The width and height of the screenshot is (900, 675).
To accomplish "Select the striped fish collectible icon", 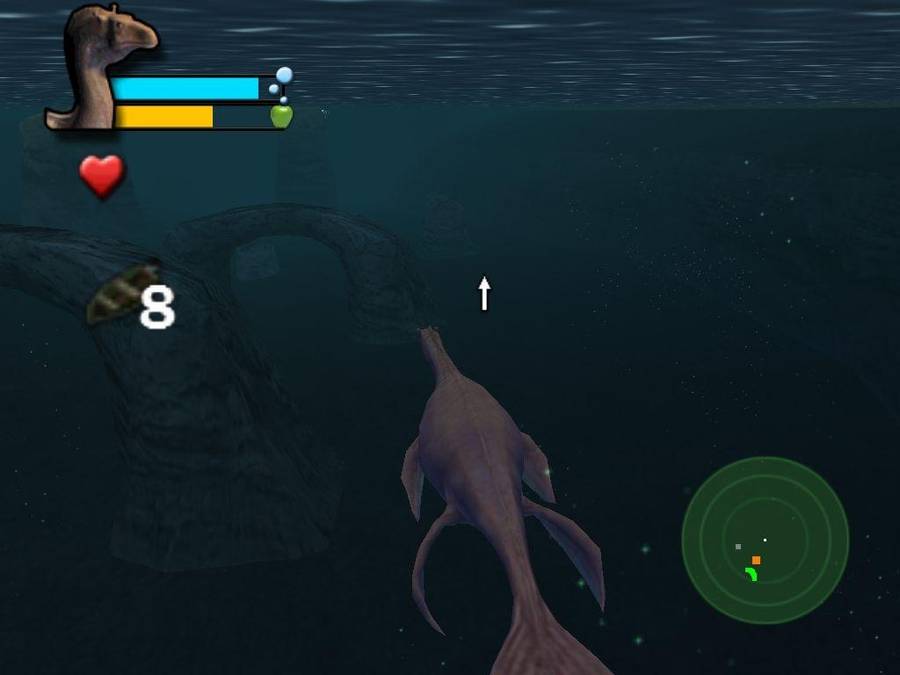I will (x=123, y=293).
